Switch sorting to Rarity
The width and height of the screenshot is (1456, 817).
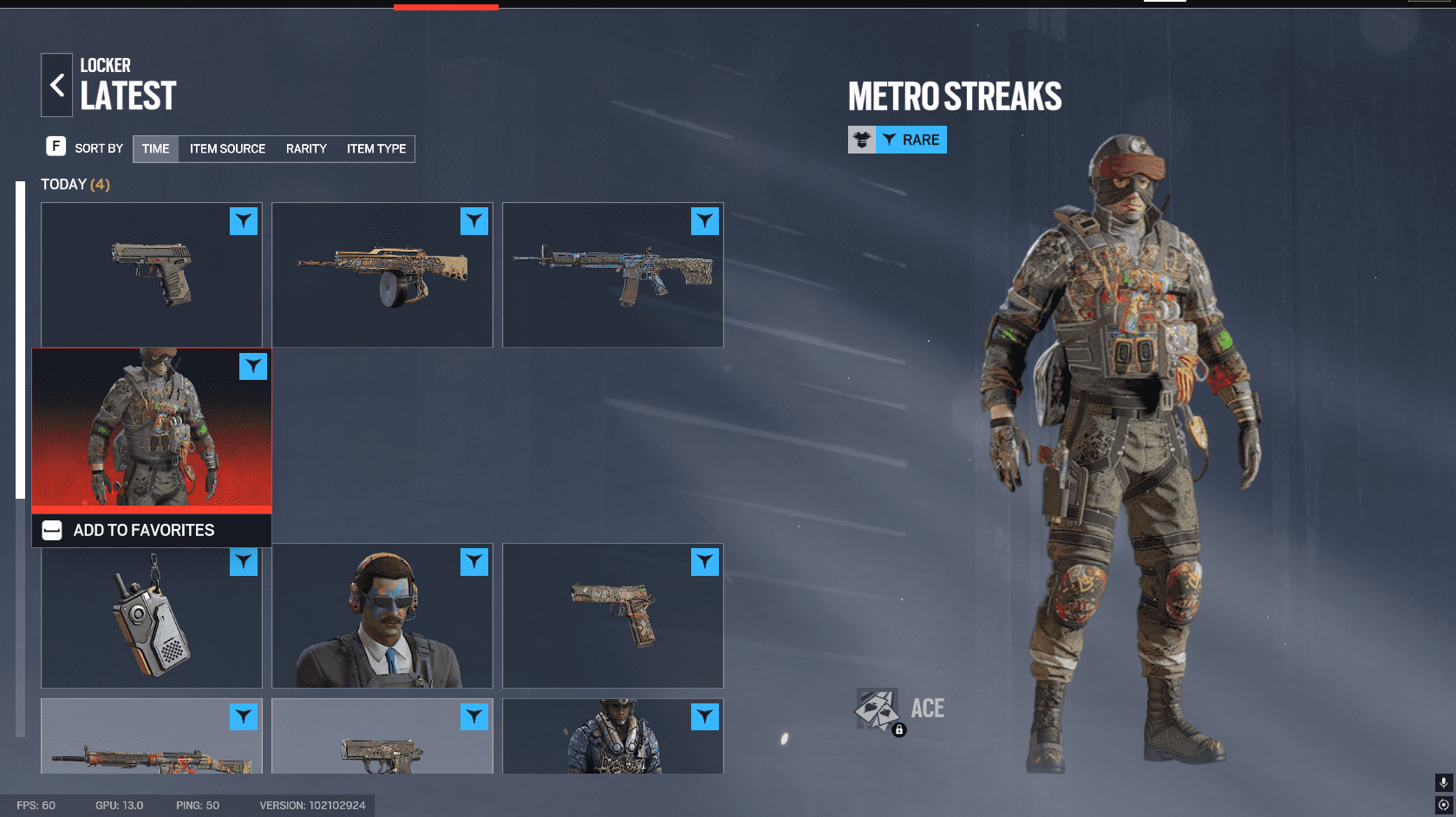[306, 148]
